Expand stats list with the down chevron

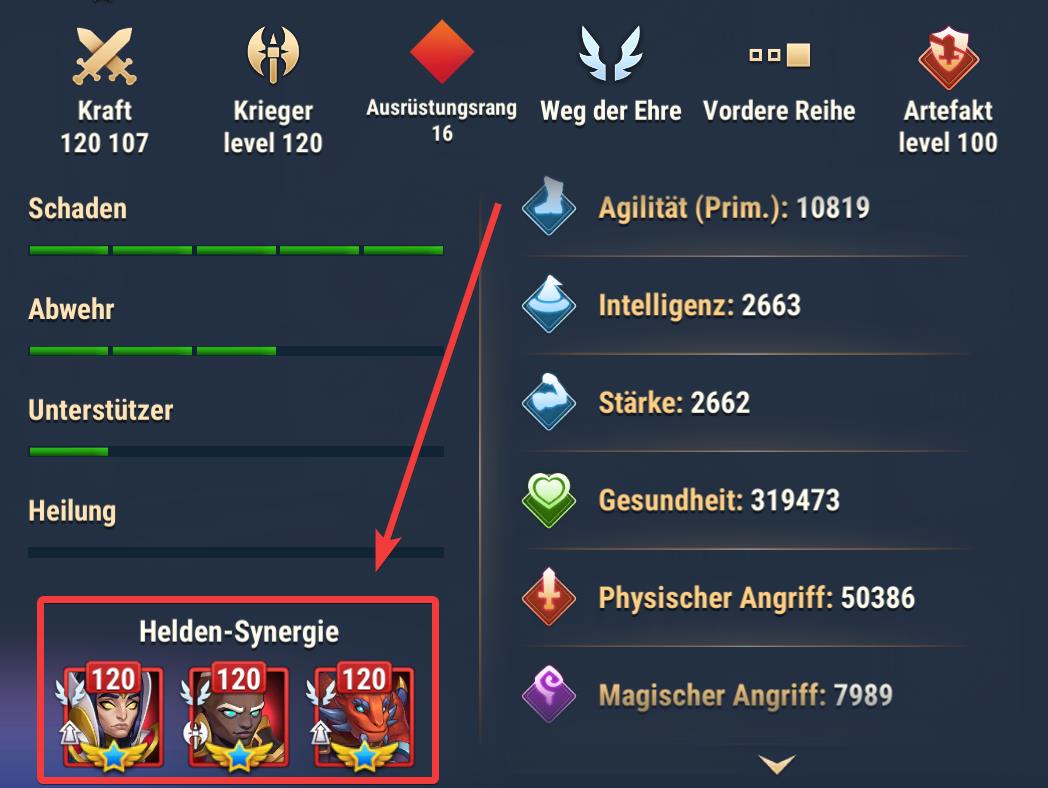777,765
